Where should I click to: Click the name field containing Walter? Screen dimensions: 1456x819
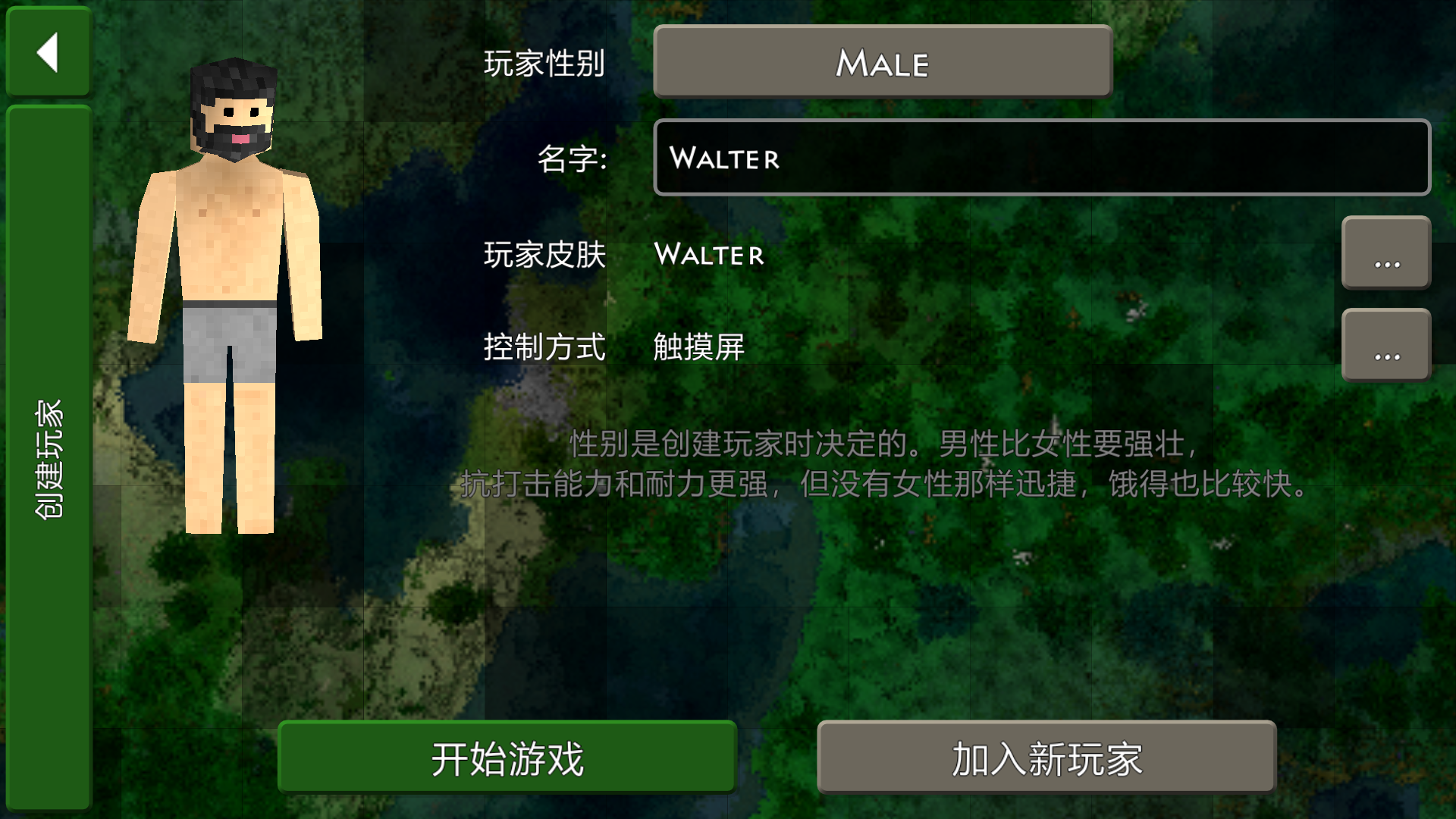1041,158
